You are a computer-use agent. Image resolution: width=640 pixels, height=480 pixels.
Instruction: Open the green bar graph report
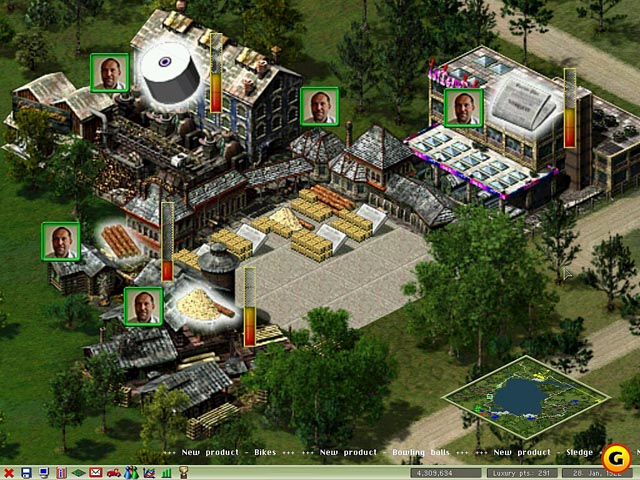[x=164, y=472]
